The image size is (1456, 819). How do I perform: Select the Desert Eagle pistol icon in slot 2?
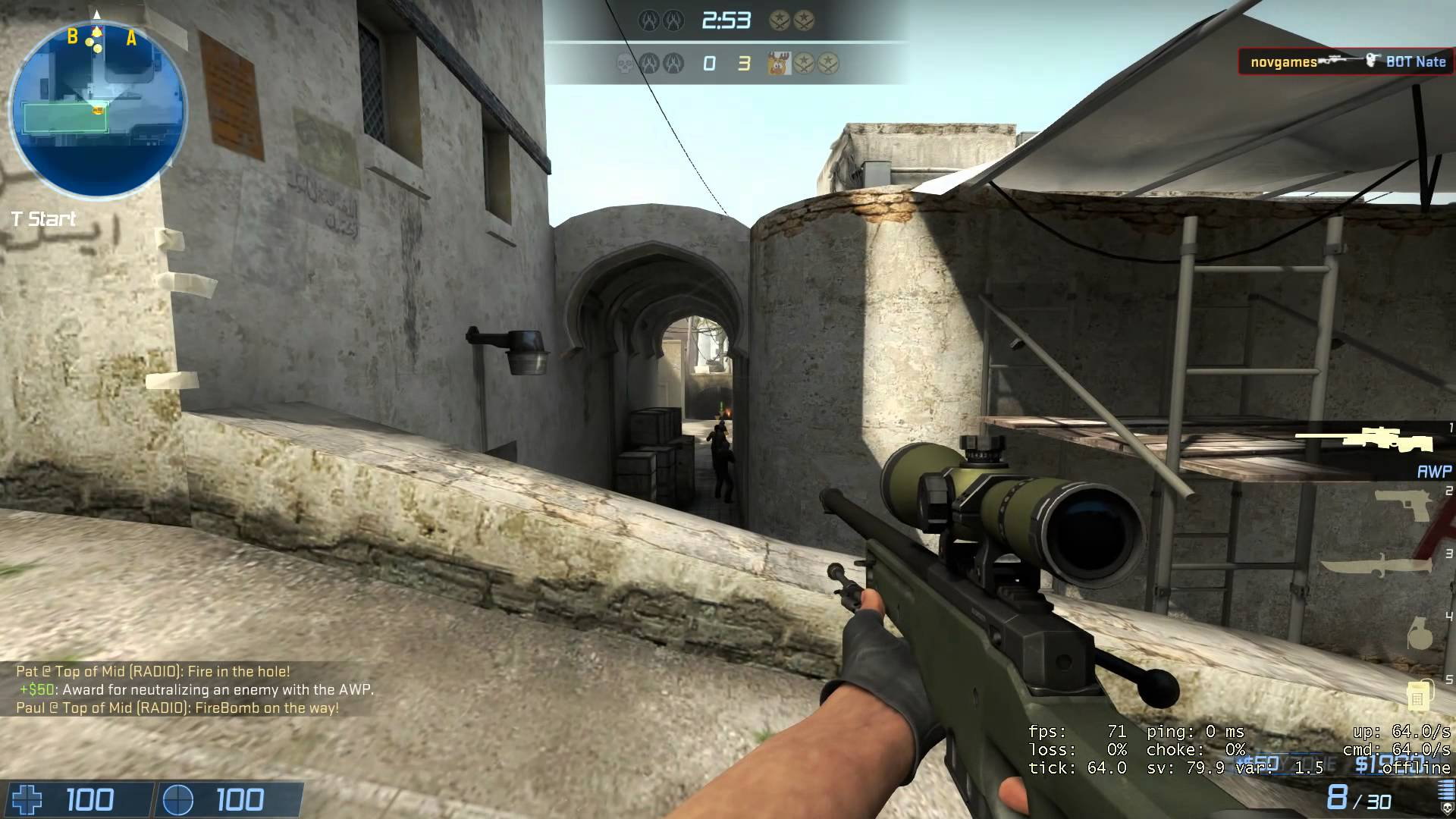[1401, 504]
